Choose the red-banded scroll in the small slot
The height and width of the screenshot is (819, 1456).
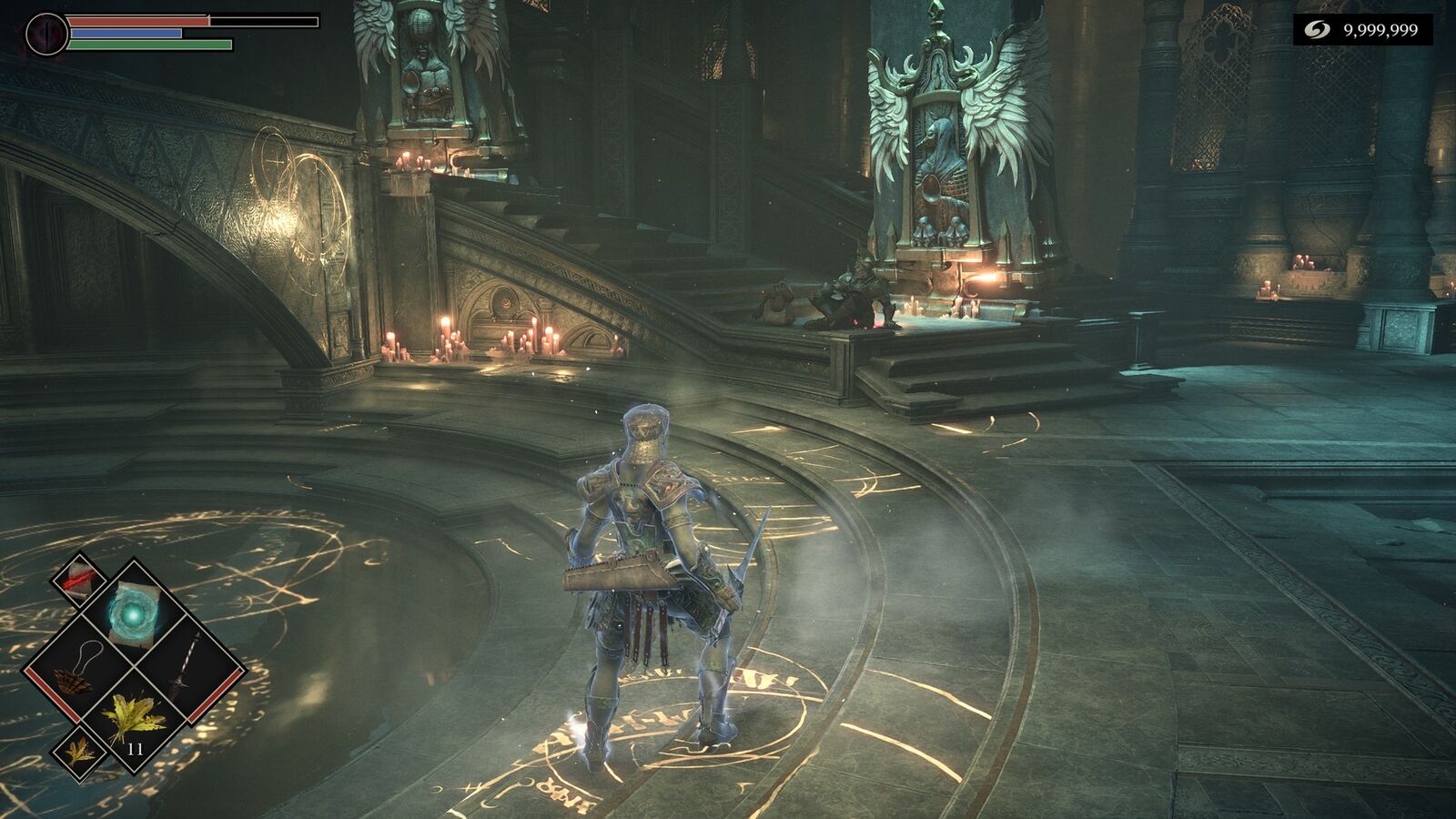tap(79, 578)
